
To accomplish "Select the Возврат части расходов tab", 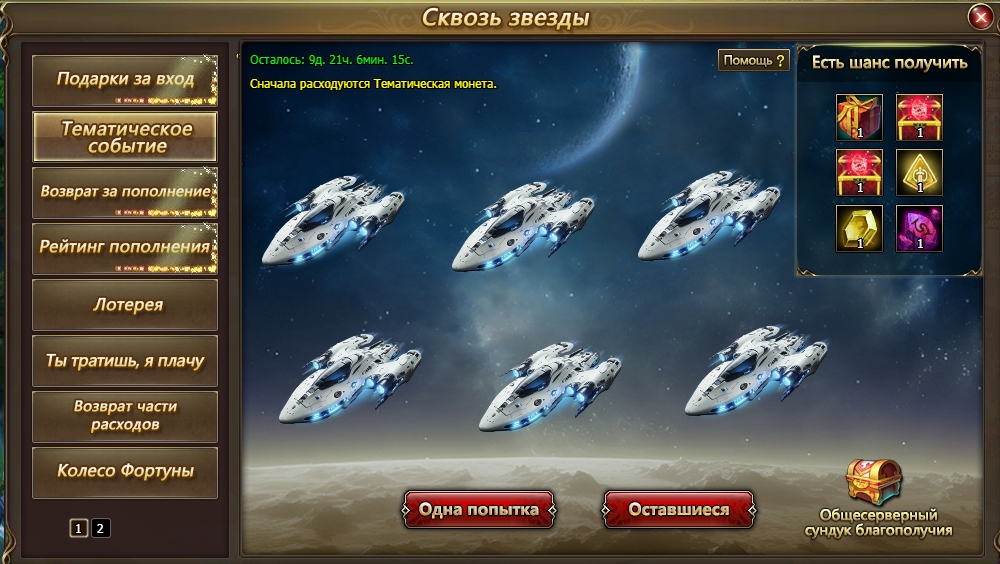I will (125, 416).
